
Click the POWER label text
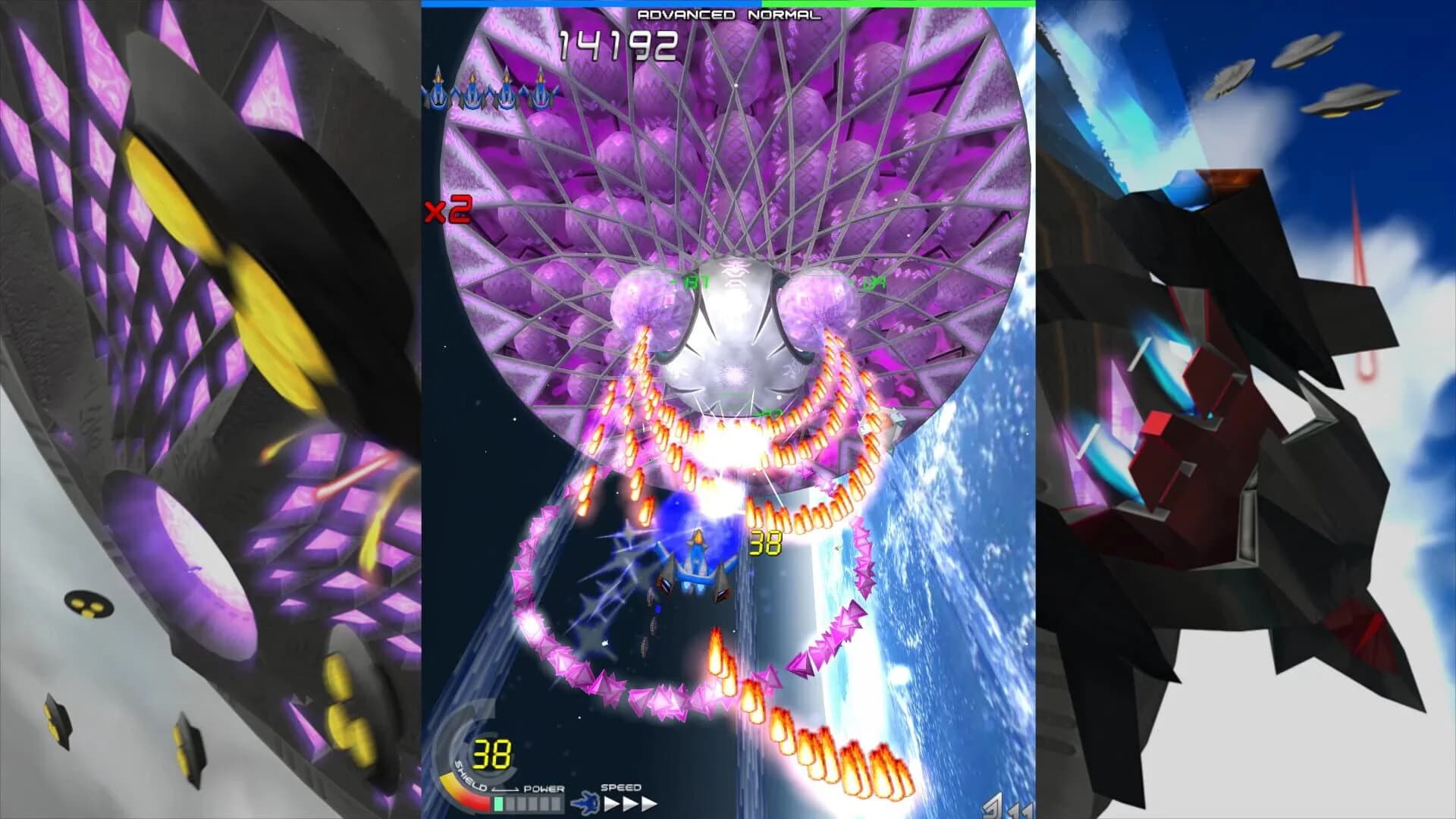[x=544, y=789]
